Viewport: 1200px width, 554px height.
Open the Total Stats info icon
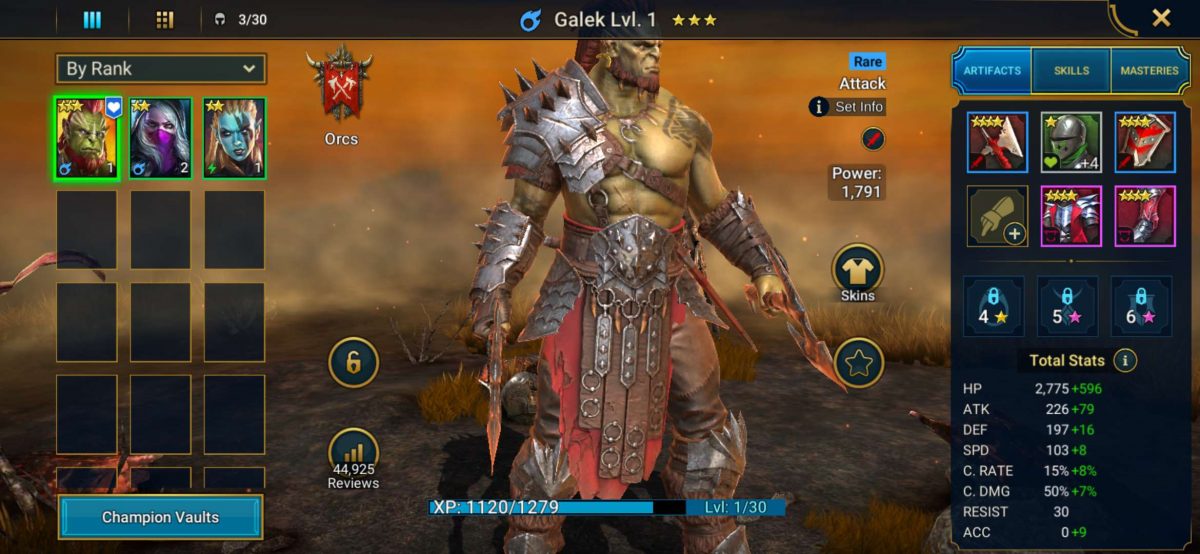tap(1126, 360)
